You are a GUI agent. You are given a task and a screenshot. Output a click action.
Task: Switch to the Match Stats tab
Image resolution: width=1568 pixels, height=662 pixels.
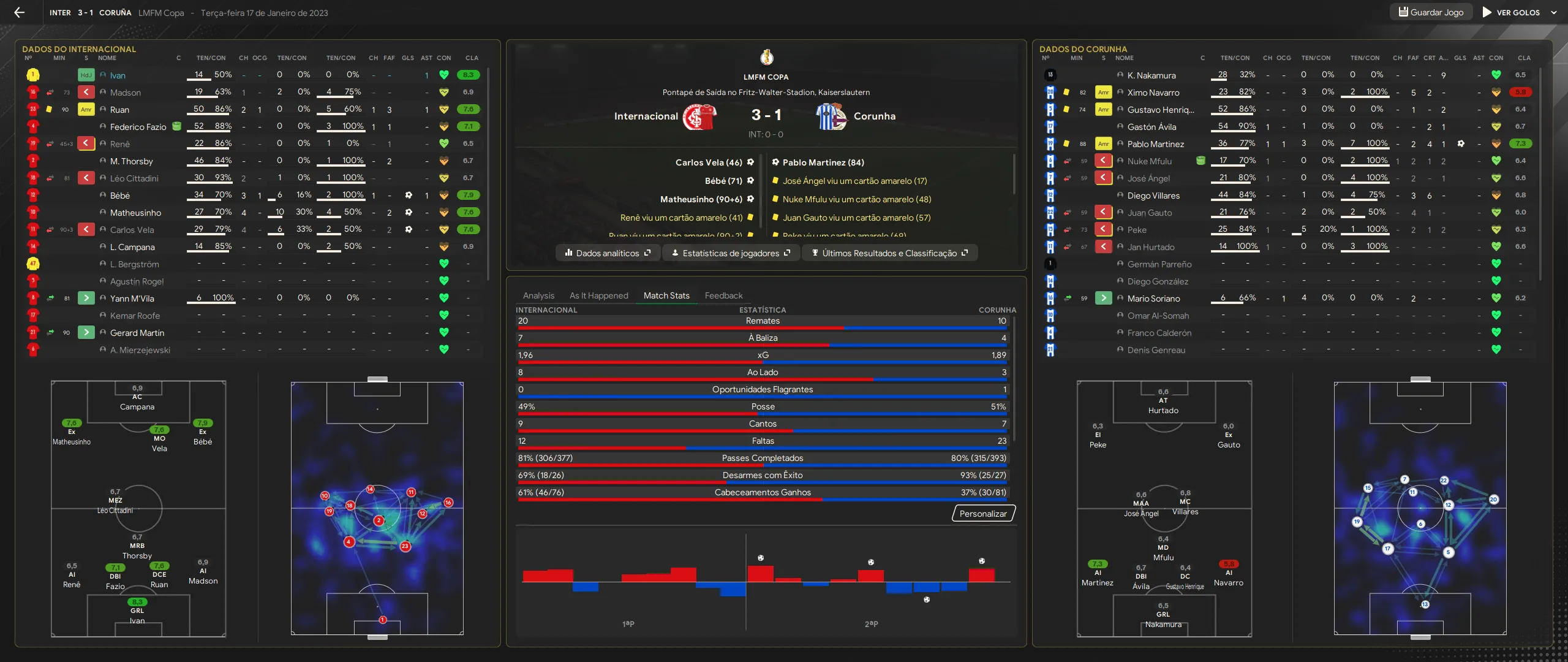pos(666,295)
